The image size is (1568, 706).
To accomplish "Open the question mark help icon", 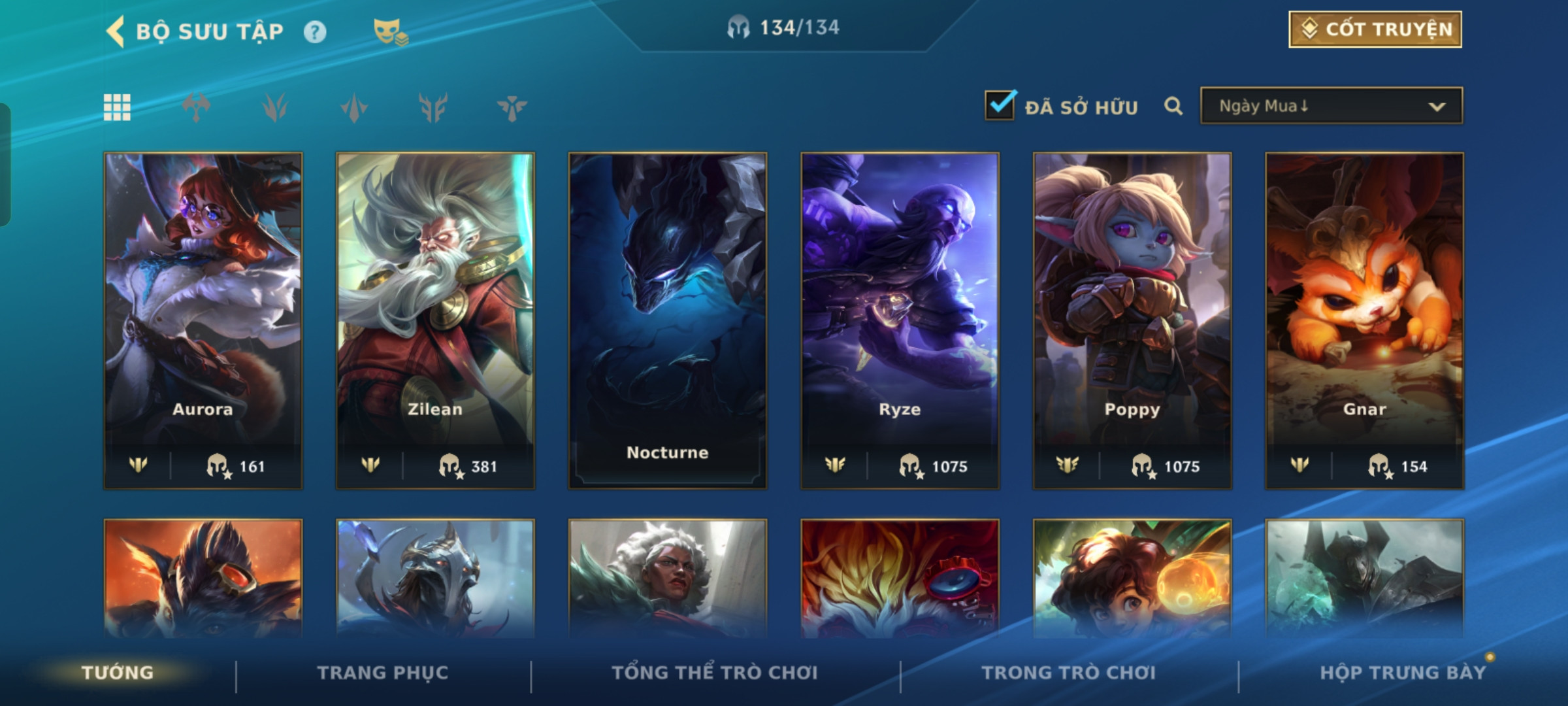I will (315, 32).
